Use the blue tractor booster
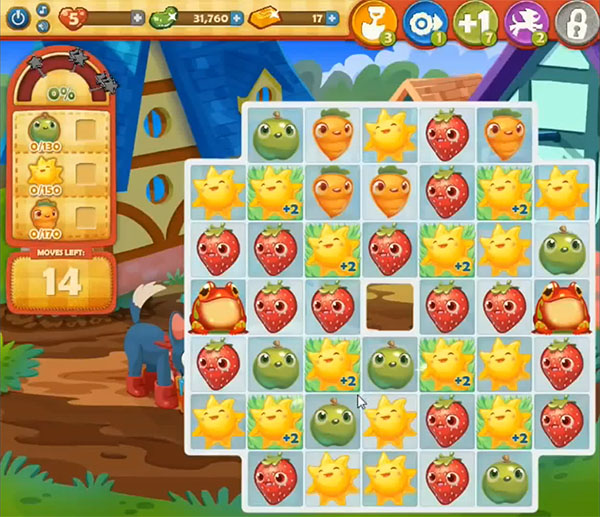Screen dimensions: 600x517 pyautogui.click(x=424, y=22)
